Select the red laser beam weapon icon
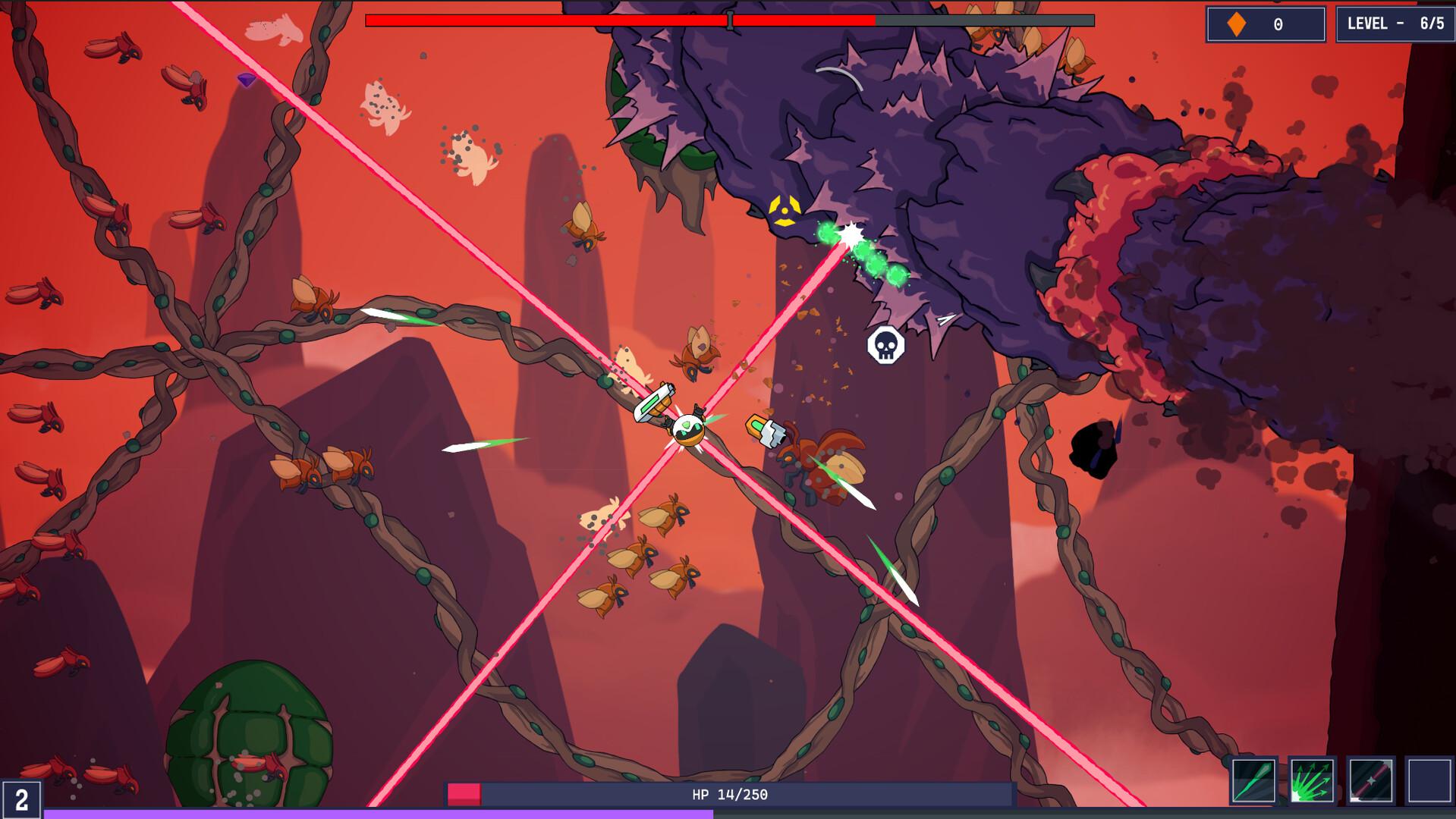The image size is (1456, 819). pyautogui.click(x=1371, y=783)
